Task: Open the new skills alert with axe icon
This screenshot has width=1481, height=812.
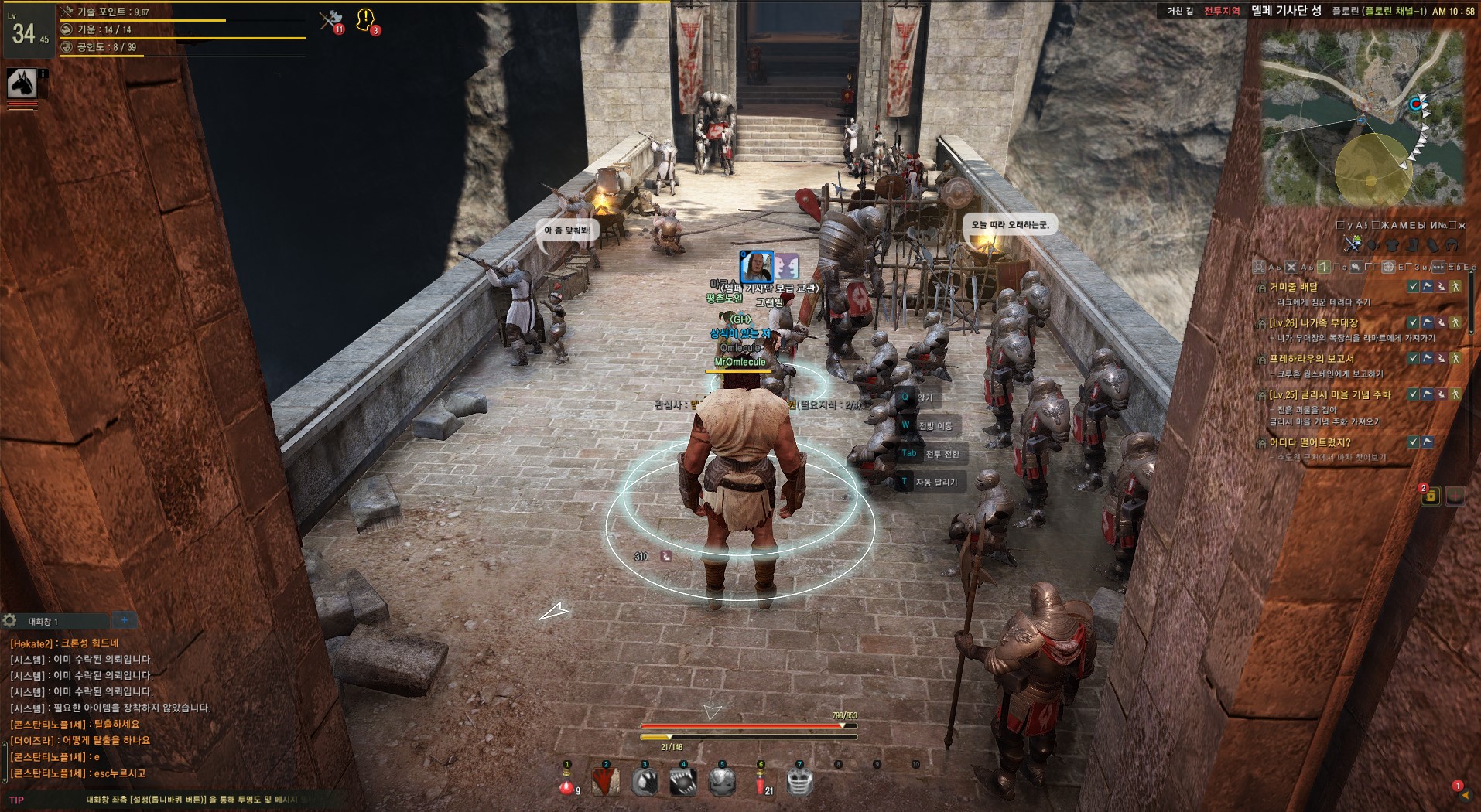Action: pos(332,20)
